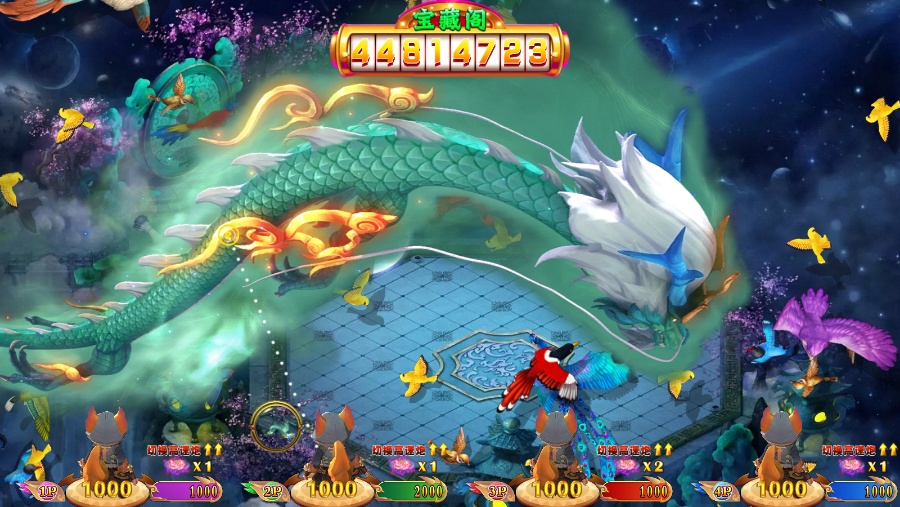Switch player 3 to the high-speed cannon
The image size is (900, 507).
(635, 450)
